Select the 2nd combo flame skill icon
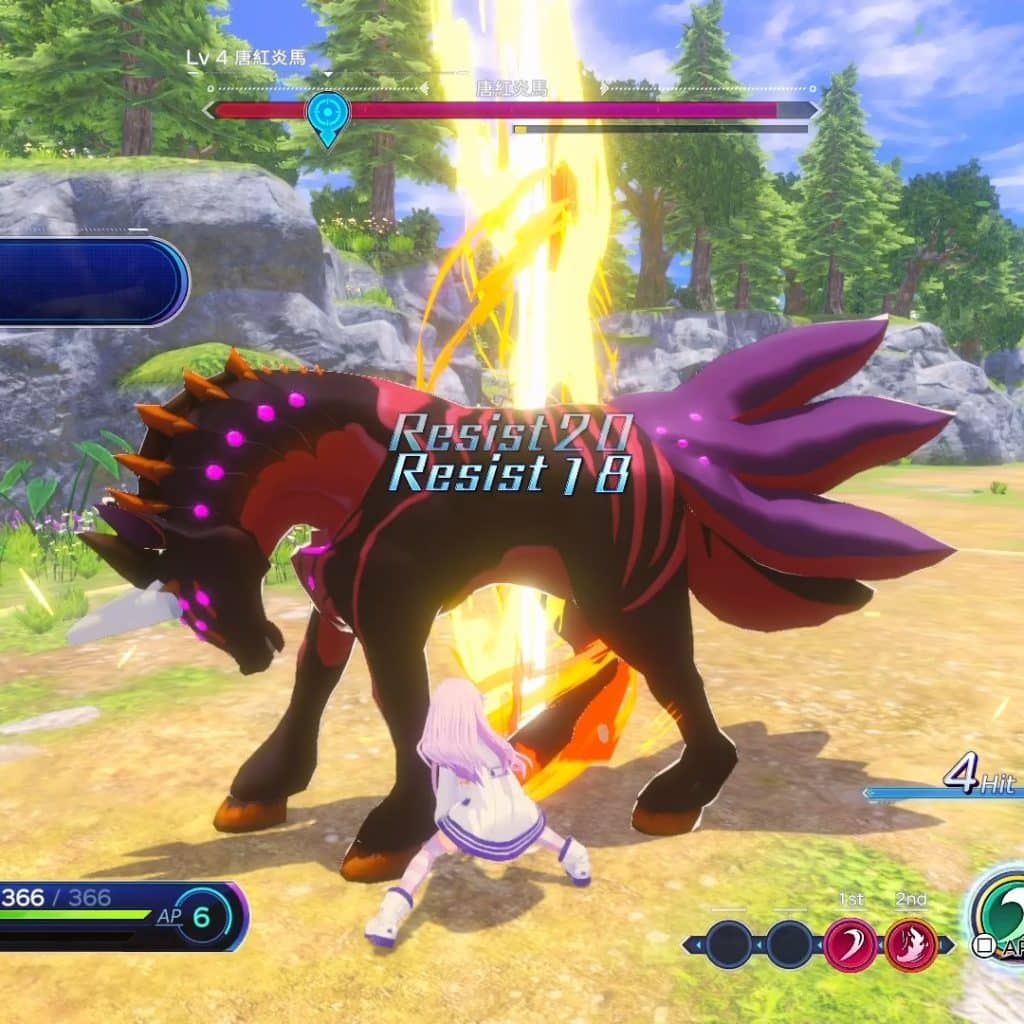Screen dimensions: 1024x1024 tap(911, 945)
